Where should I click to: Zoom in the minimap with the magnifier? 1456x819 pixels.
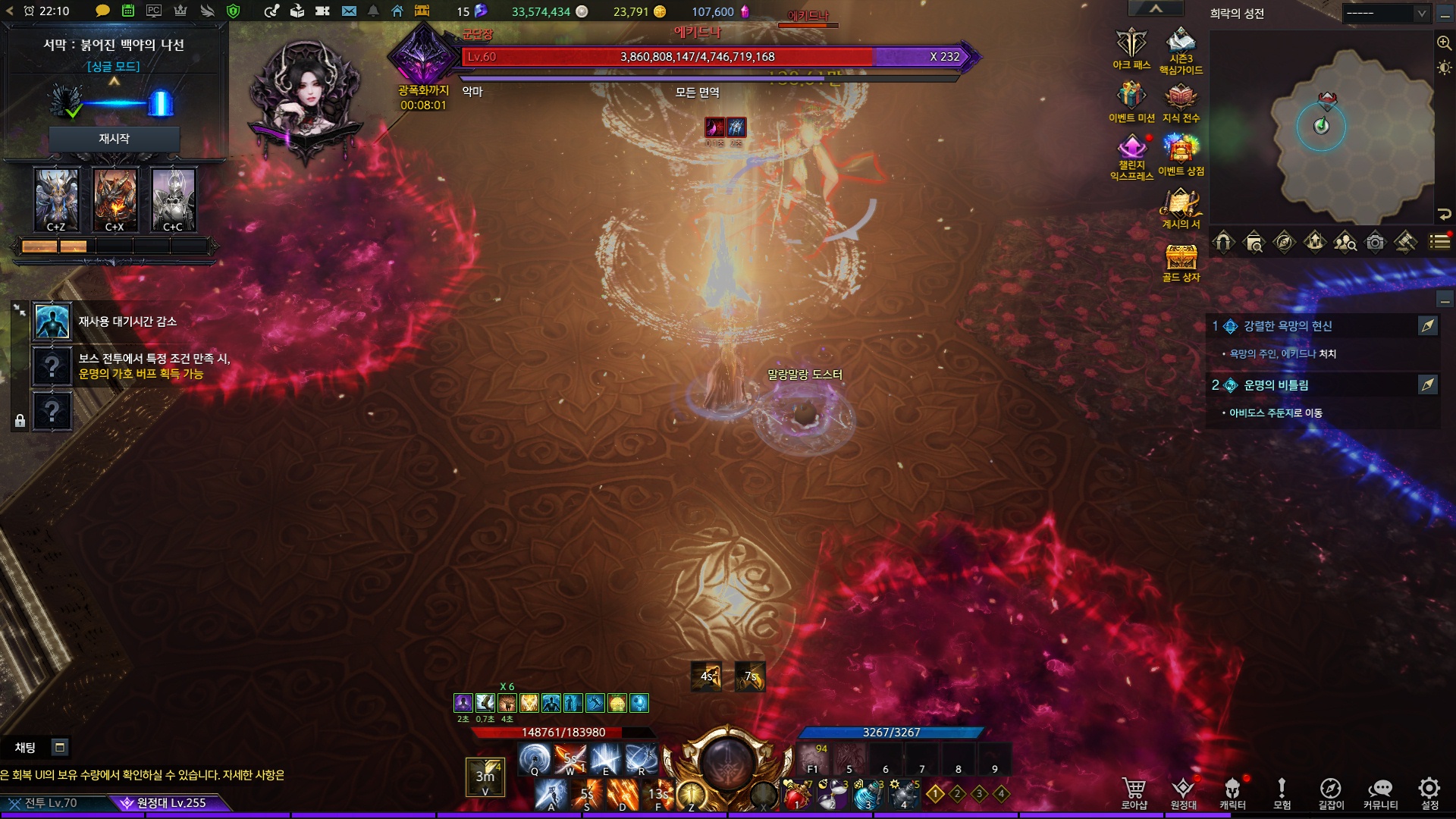(1444, 43)
